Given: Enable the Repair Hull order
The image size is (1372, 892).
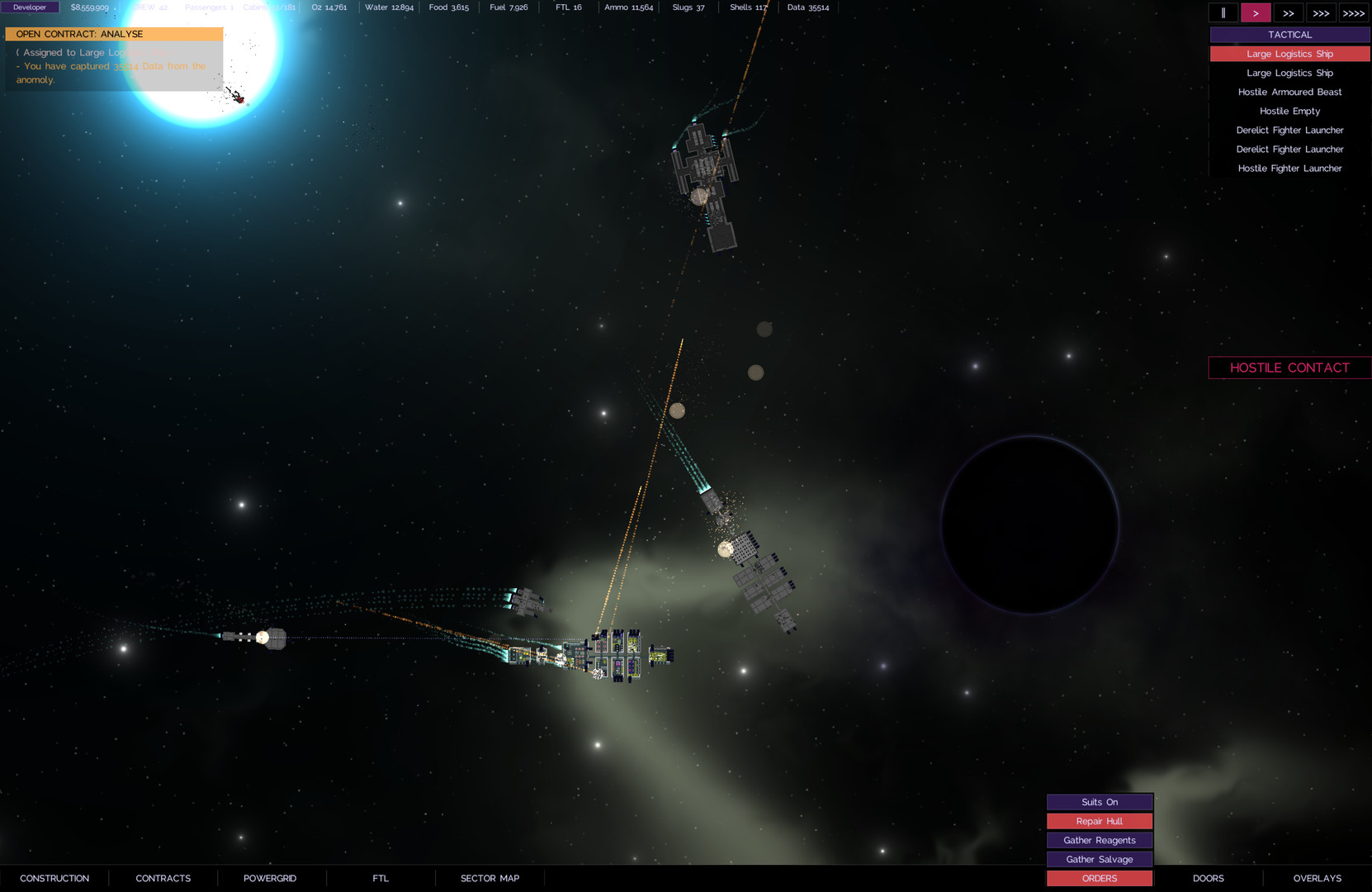Looking at the screenshot, I should [x=1099, y=821].
